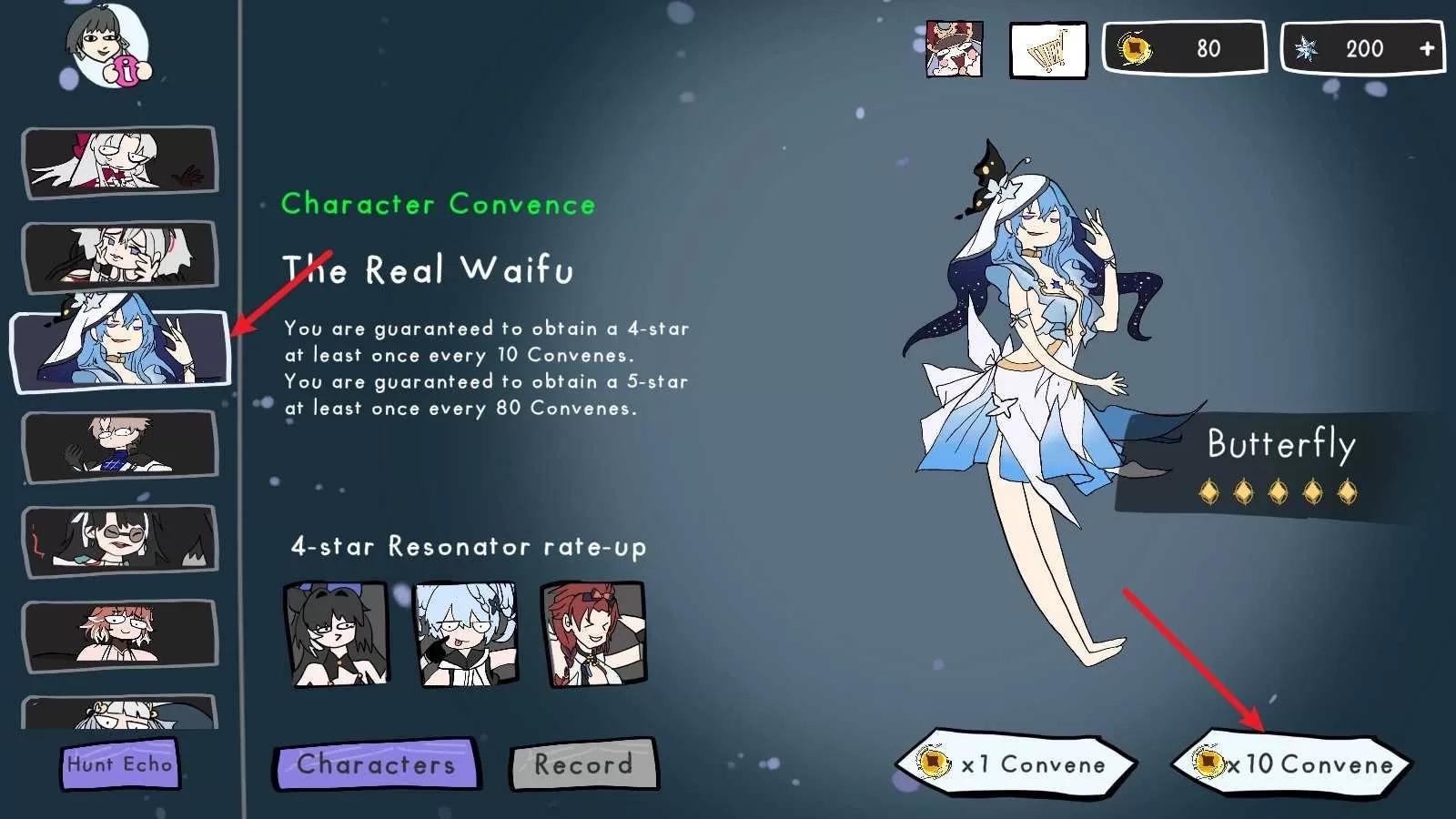Add more star currency with the plus button
Screen dimensions: 1456x819
click(x=1427, y=48)
